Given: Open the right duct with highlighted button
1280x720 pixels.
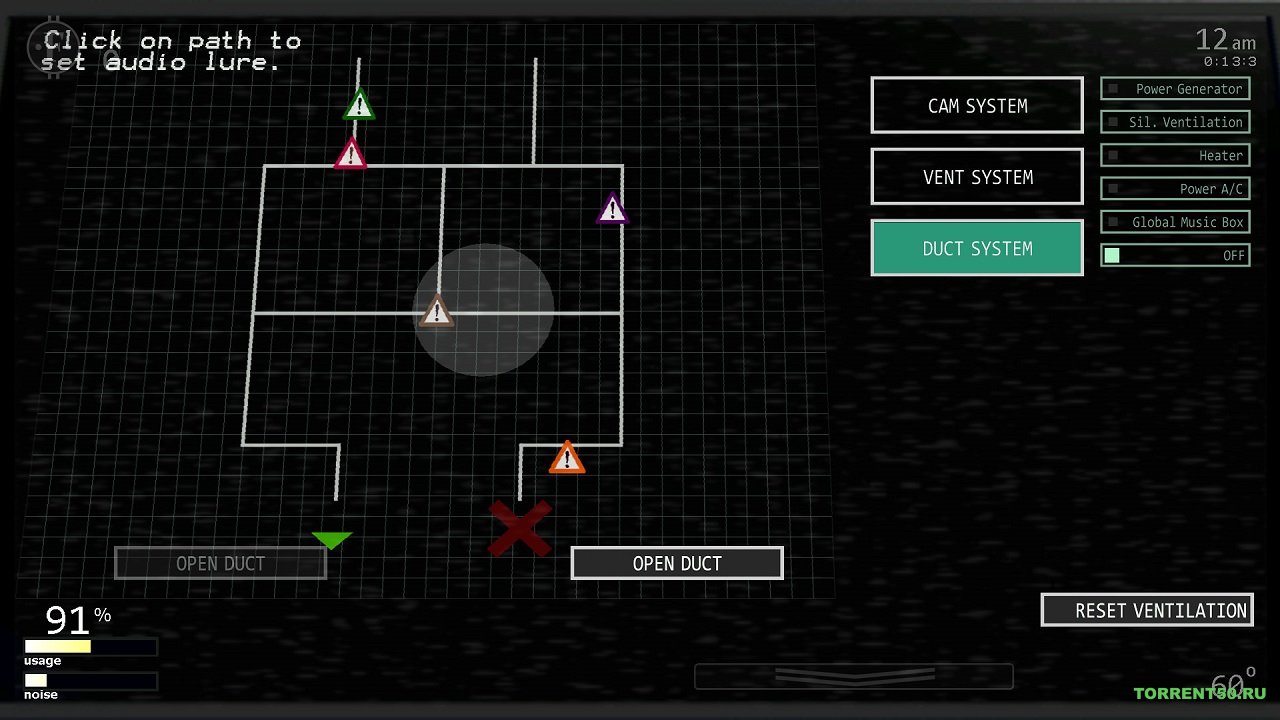Looking at the screenshot, I should point(677,563).
